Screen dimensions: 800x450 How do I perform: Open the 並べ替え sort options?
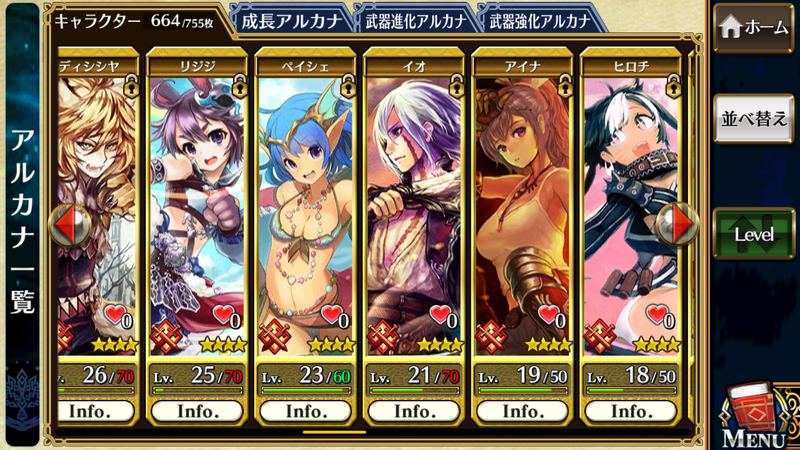[x=754, y=119]
